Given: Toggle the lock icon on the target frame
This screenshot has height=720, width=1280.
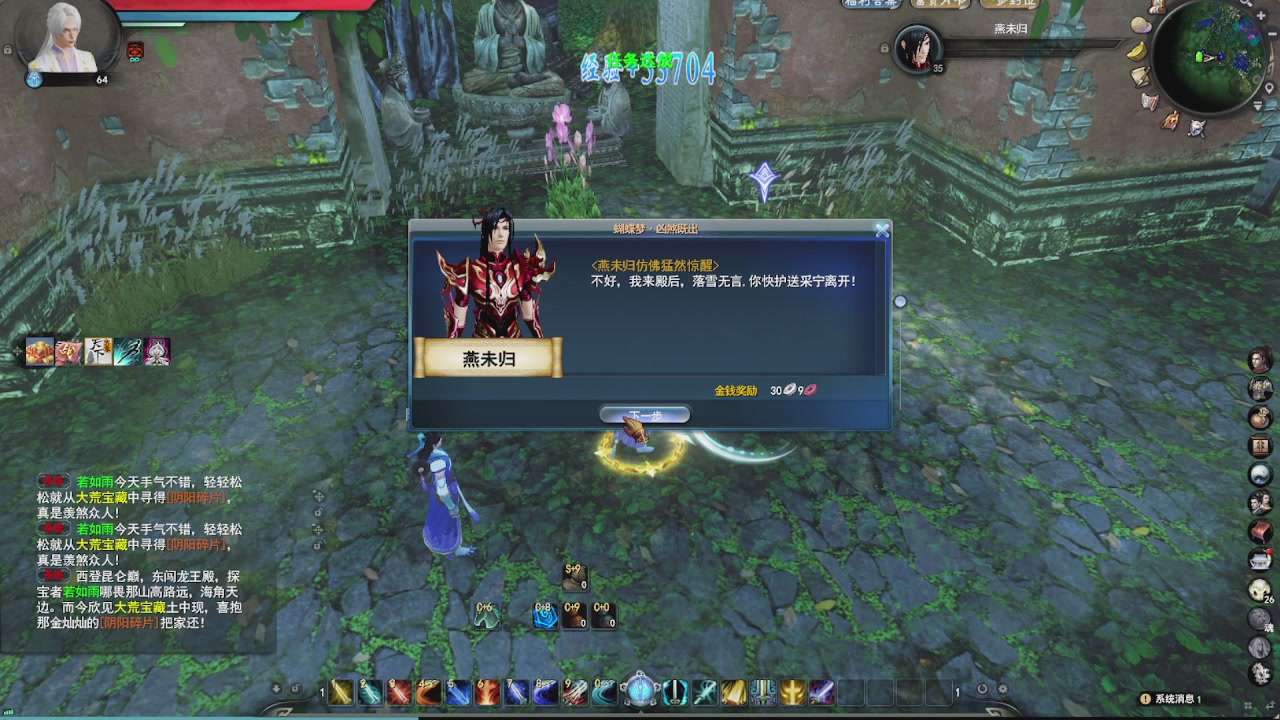Looking at the screenshot, I should point(885,47).
